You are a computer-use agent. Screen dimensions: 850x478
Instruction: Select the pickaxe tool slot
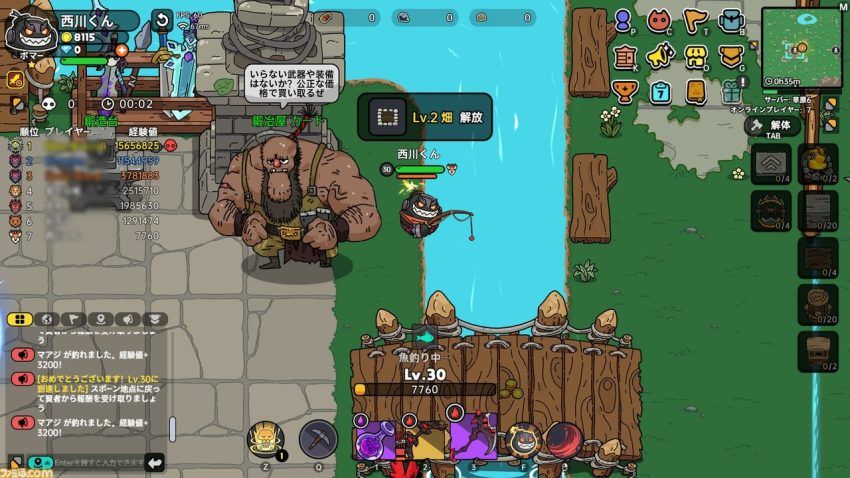coord(319,439)
